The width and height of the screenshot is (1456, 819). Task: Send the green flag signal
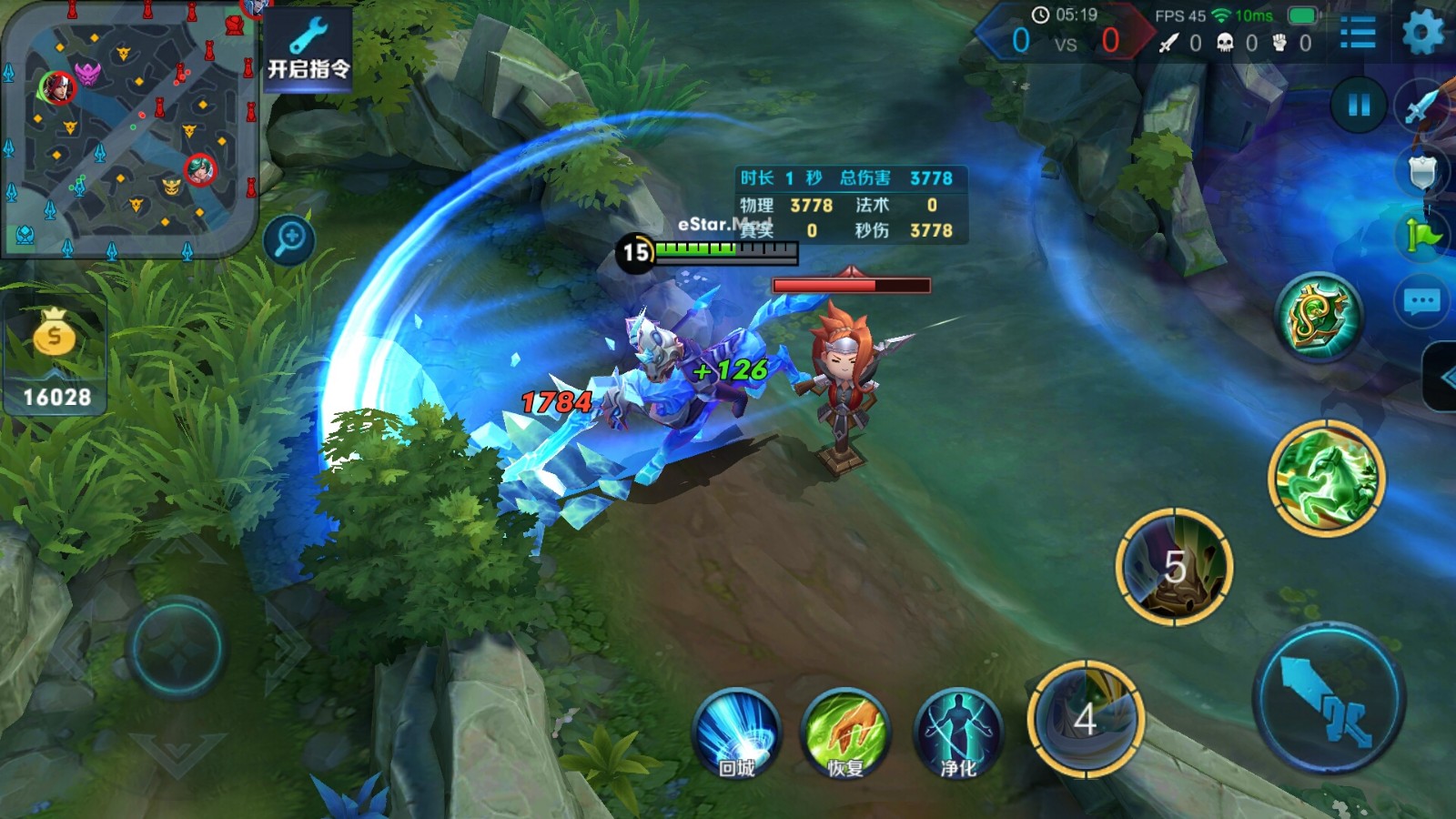1421,236
